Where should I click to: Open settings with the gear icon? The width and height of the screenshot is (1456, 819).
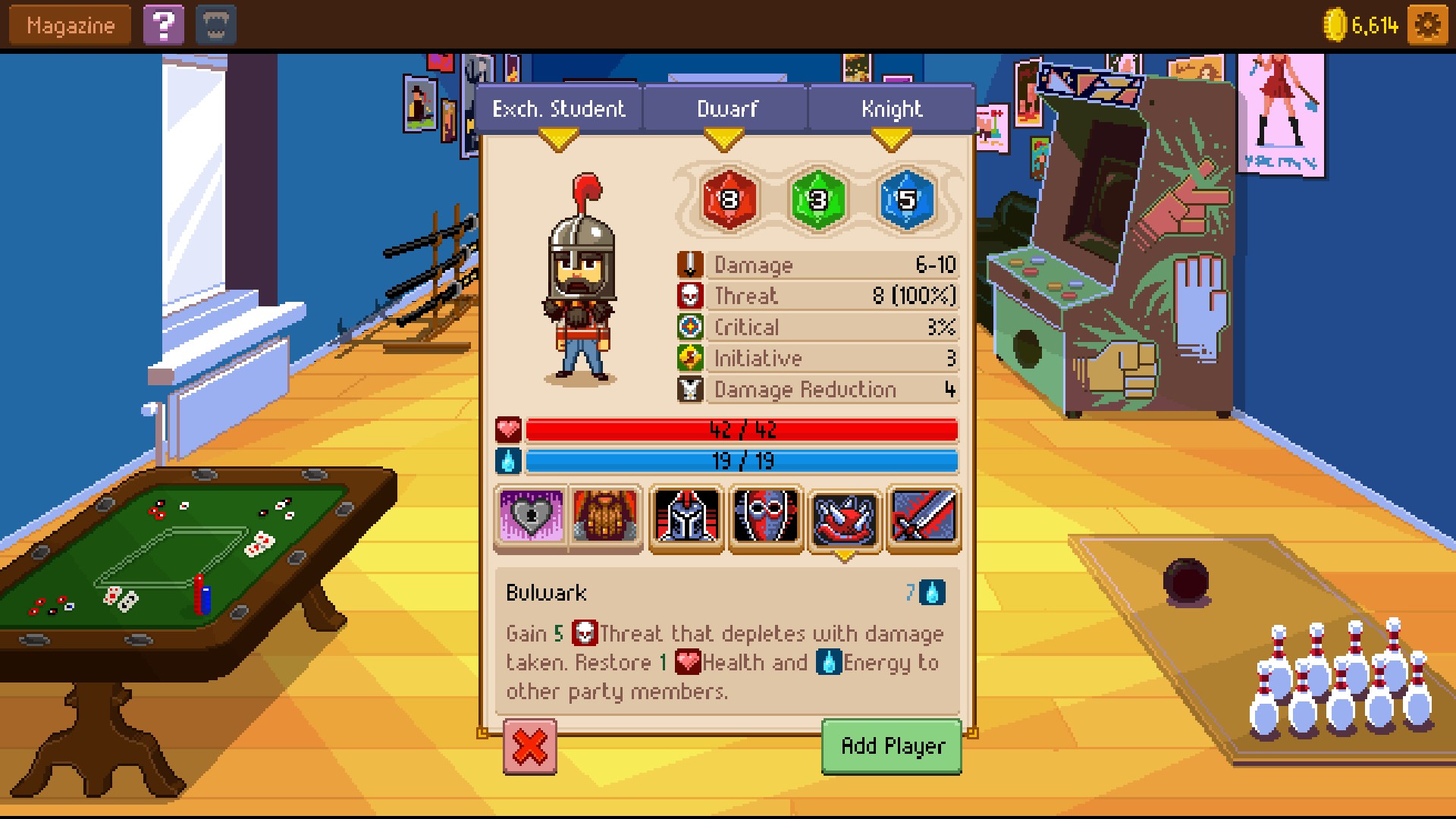click(1427, 26)
